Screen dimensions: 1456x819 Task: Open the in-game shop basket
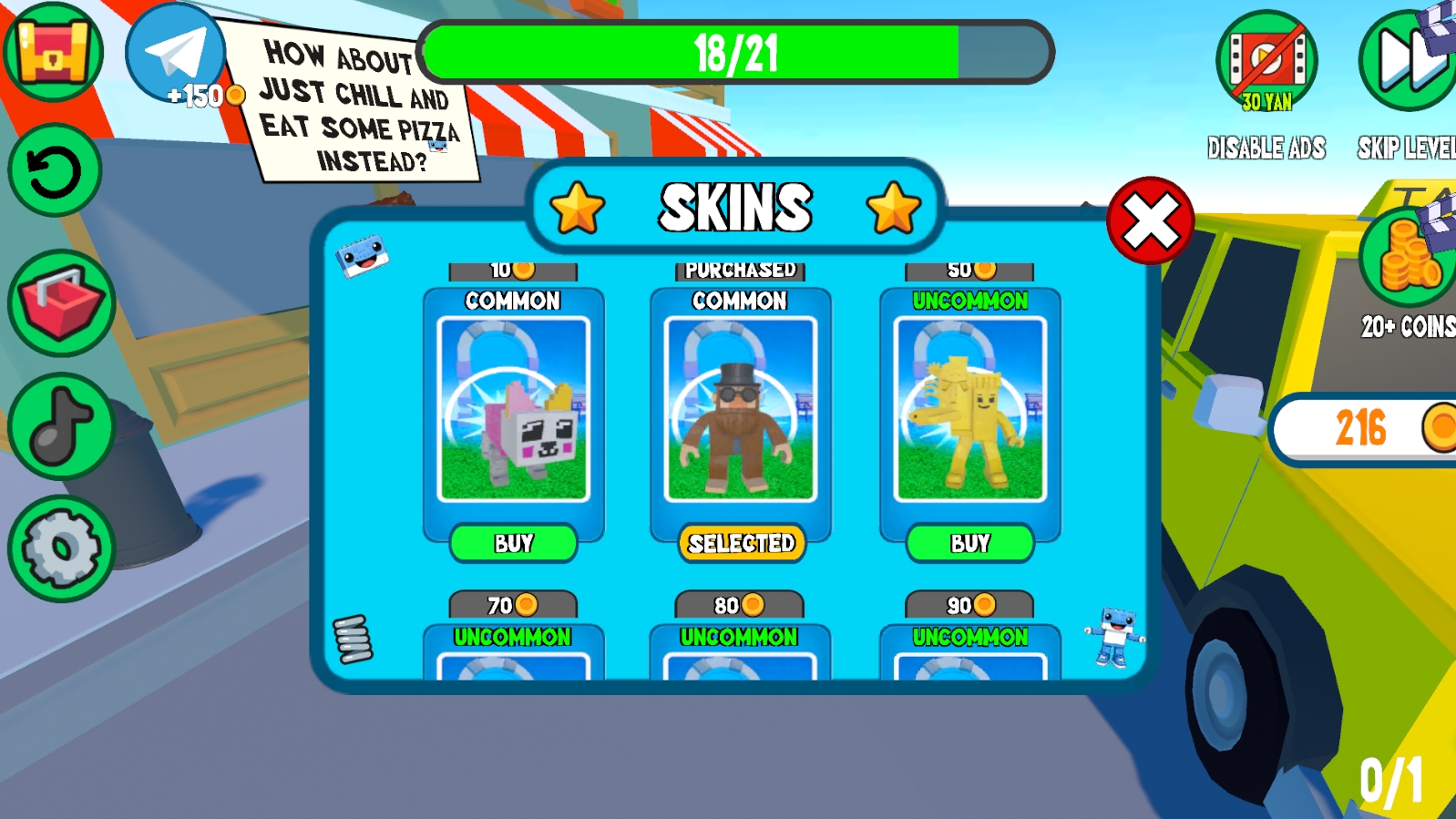click(57, 301)
